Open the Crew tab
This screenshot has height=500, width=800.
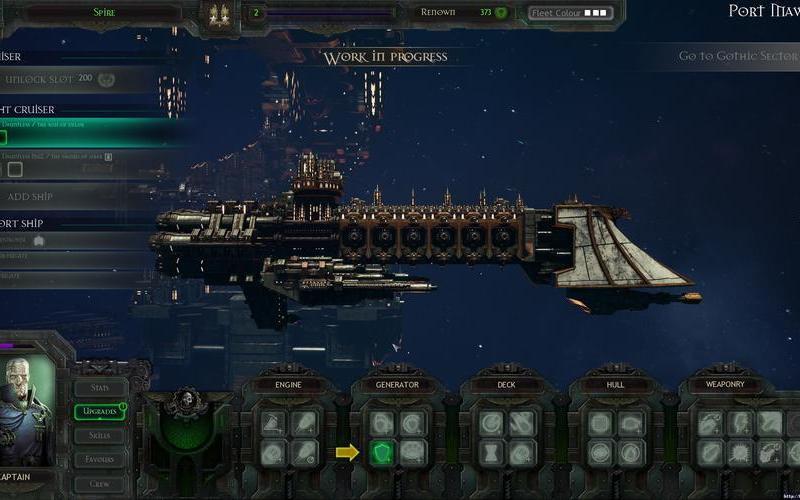(x=101, y=483)
